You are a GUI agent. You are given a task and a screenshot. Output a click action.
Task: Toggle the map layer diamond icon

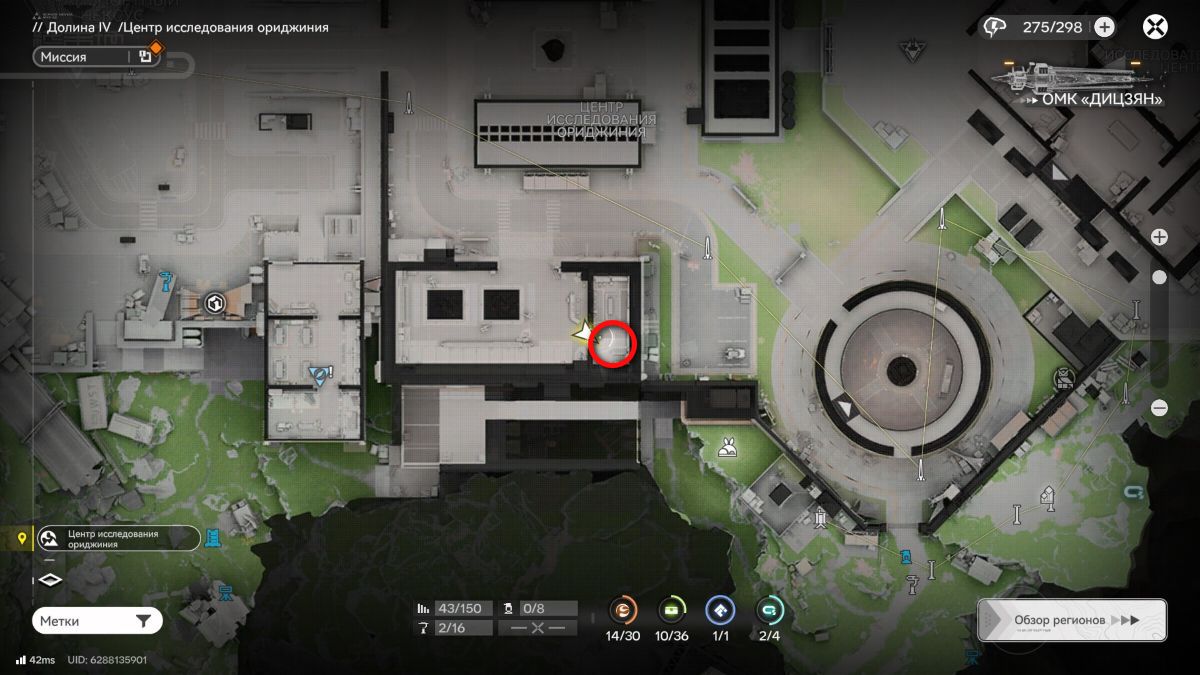point(50,580)
